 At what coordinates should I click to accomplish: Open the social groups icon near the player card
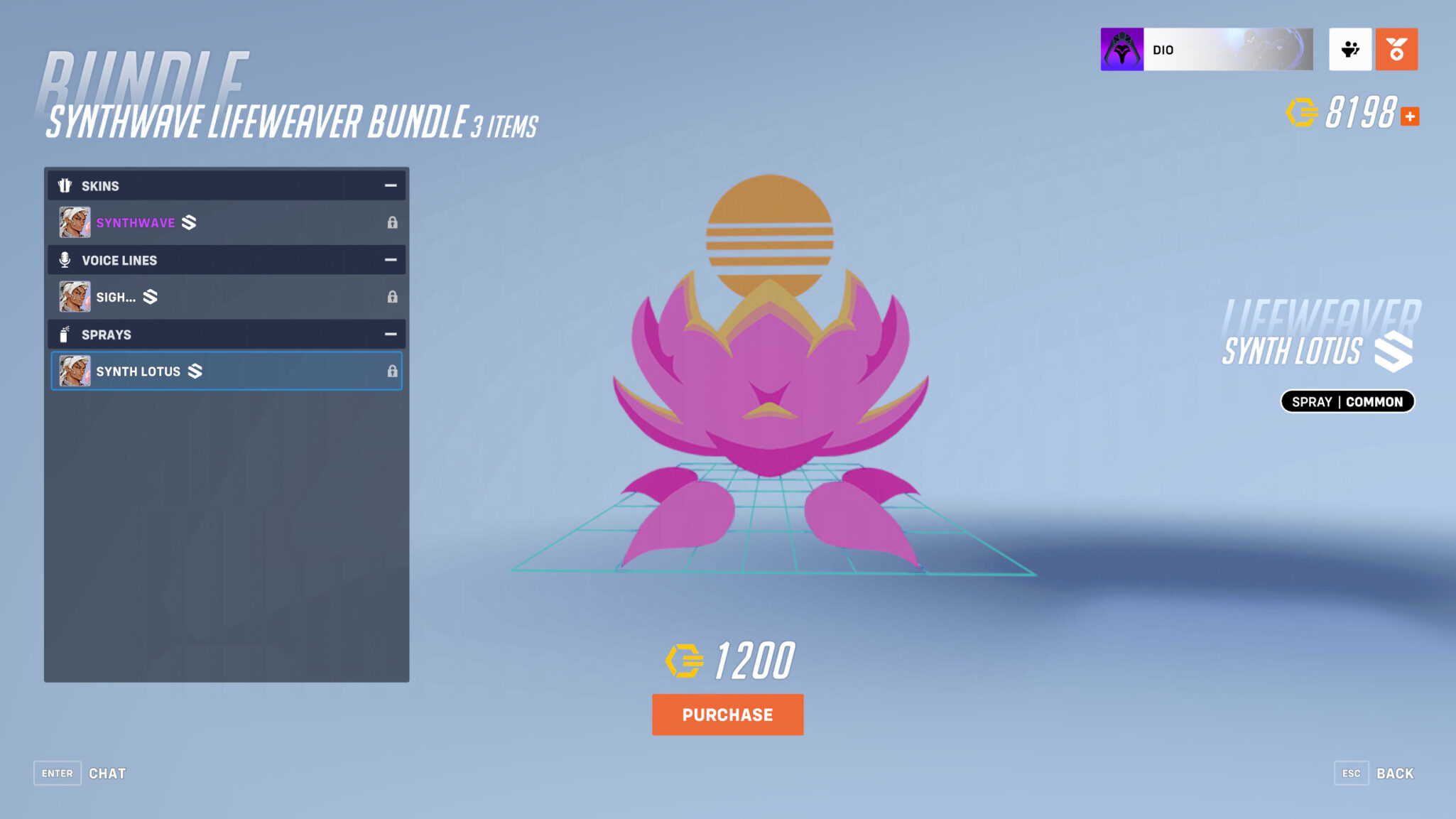click(x=1350, y=48)
